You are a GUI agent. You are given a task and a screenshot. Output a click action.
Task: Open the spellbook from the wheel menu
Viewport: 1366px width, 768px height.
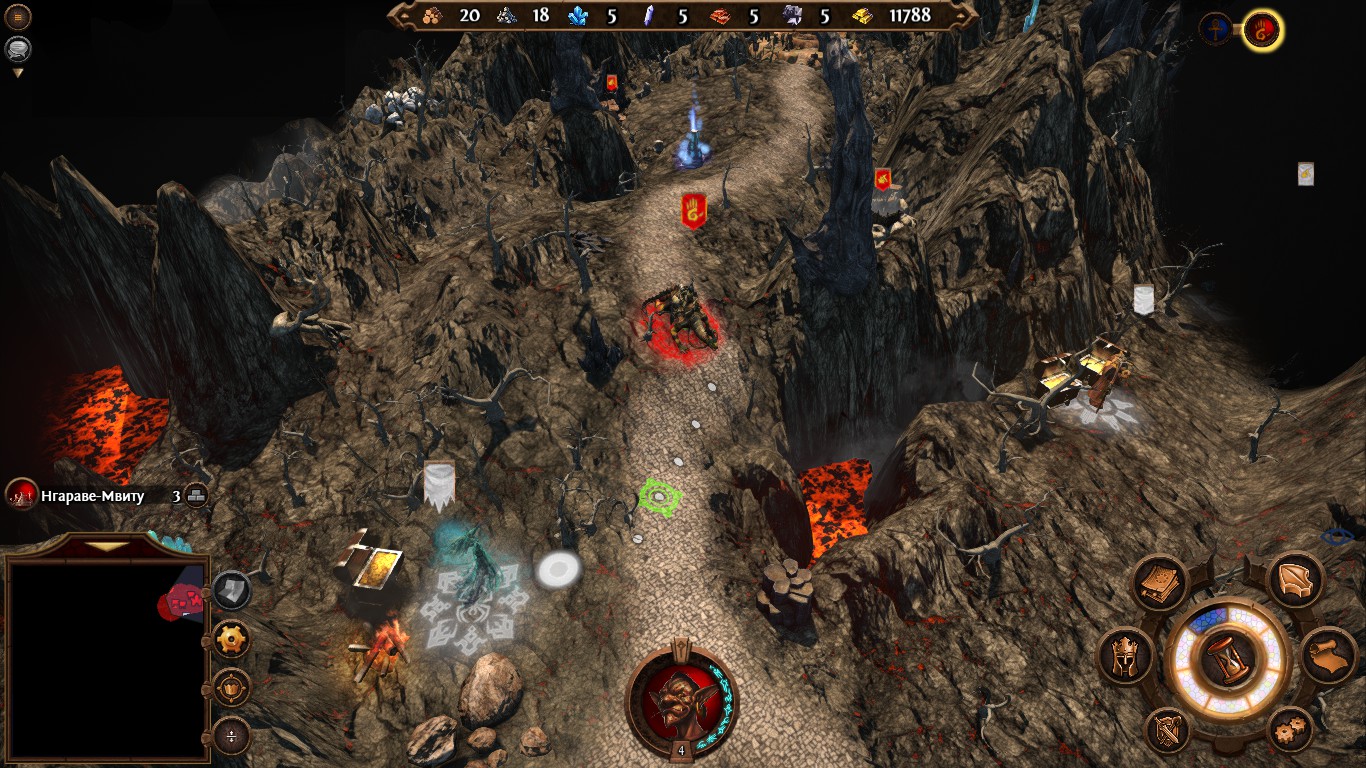pos(1160,582)
